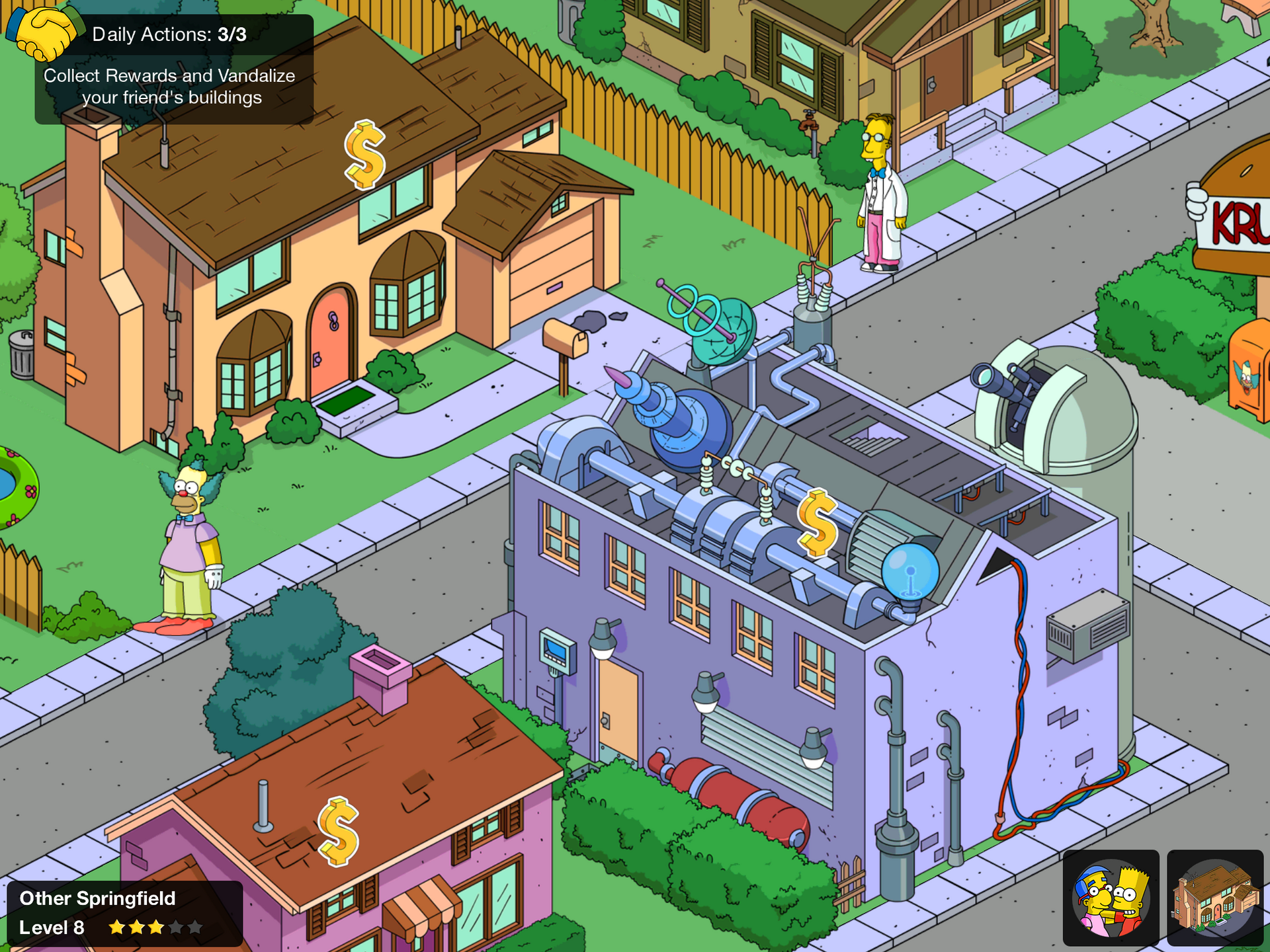Tap the Daily Actions 3/3 banner
The image size is (1270, 952).
[169, 34]
